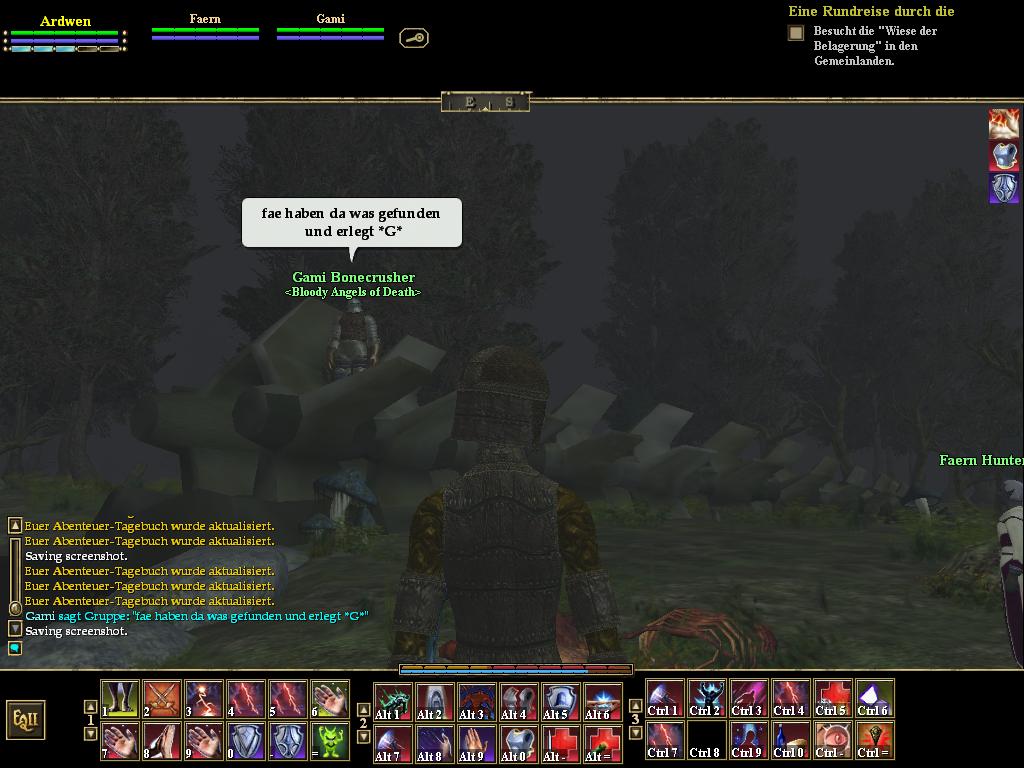This screenshot has height=768, width=1024.
Task: Switch hotbar 3 to the previous page
Action: (x=636, y=706)
